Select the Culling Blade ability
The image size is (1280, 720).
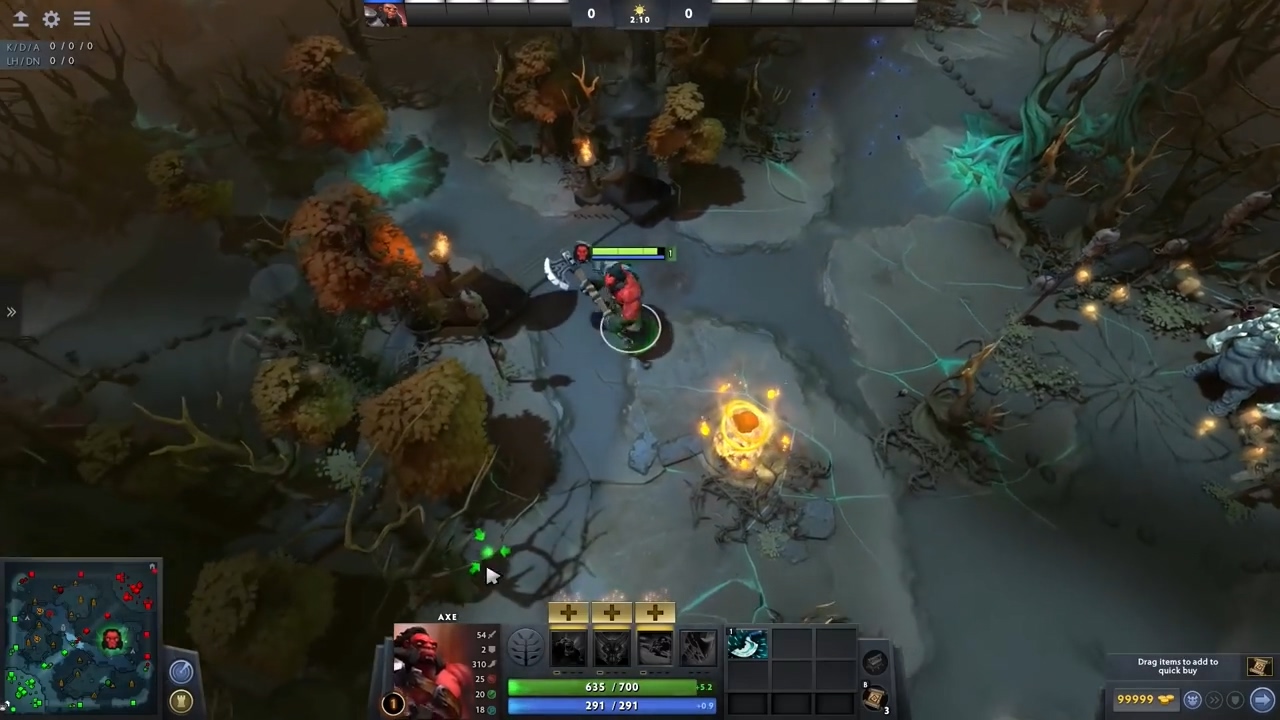tap(697, 647)
